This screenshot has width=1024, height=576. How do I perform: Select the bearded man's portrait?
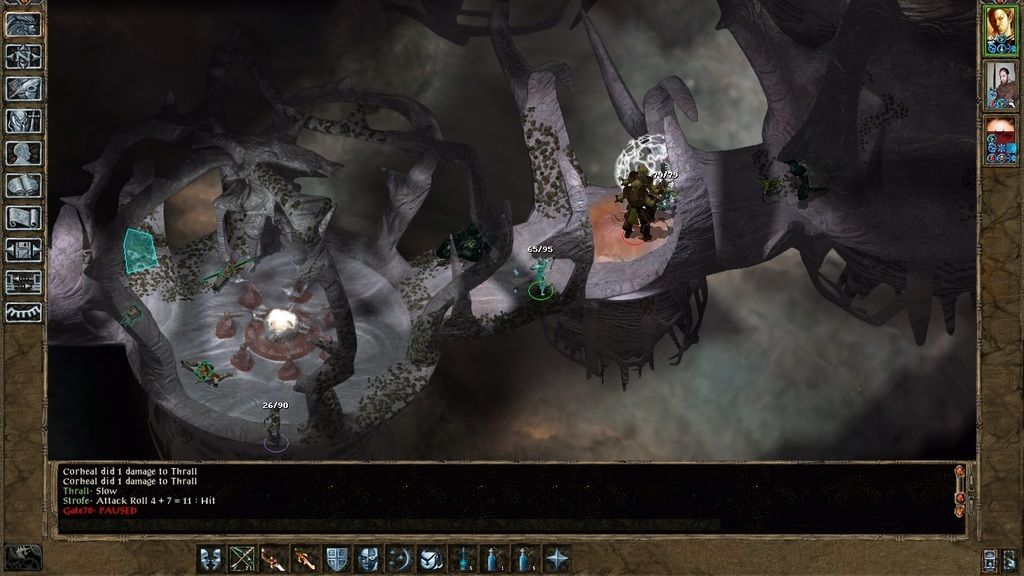1000,85
